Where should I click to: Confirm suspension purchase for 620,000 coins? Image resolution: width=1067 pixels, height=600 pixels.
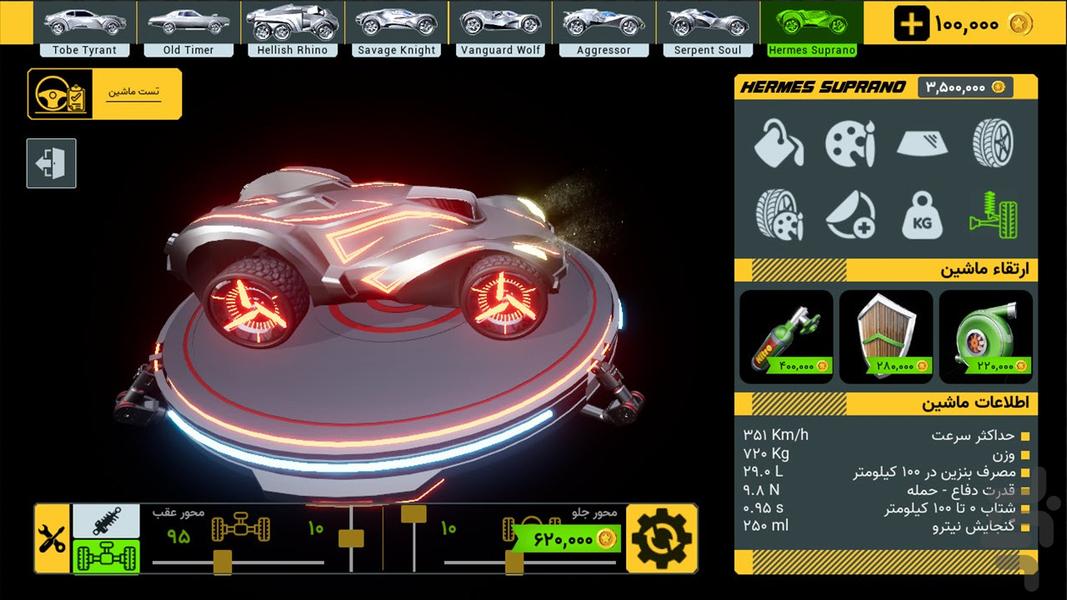tap(567, 539)
